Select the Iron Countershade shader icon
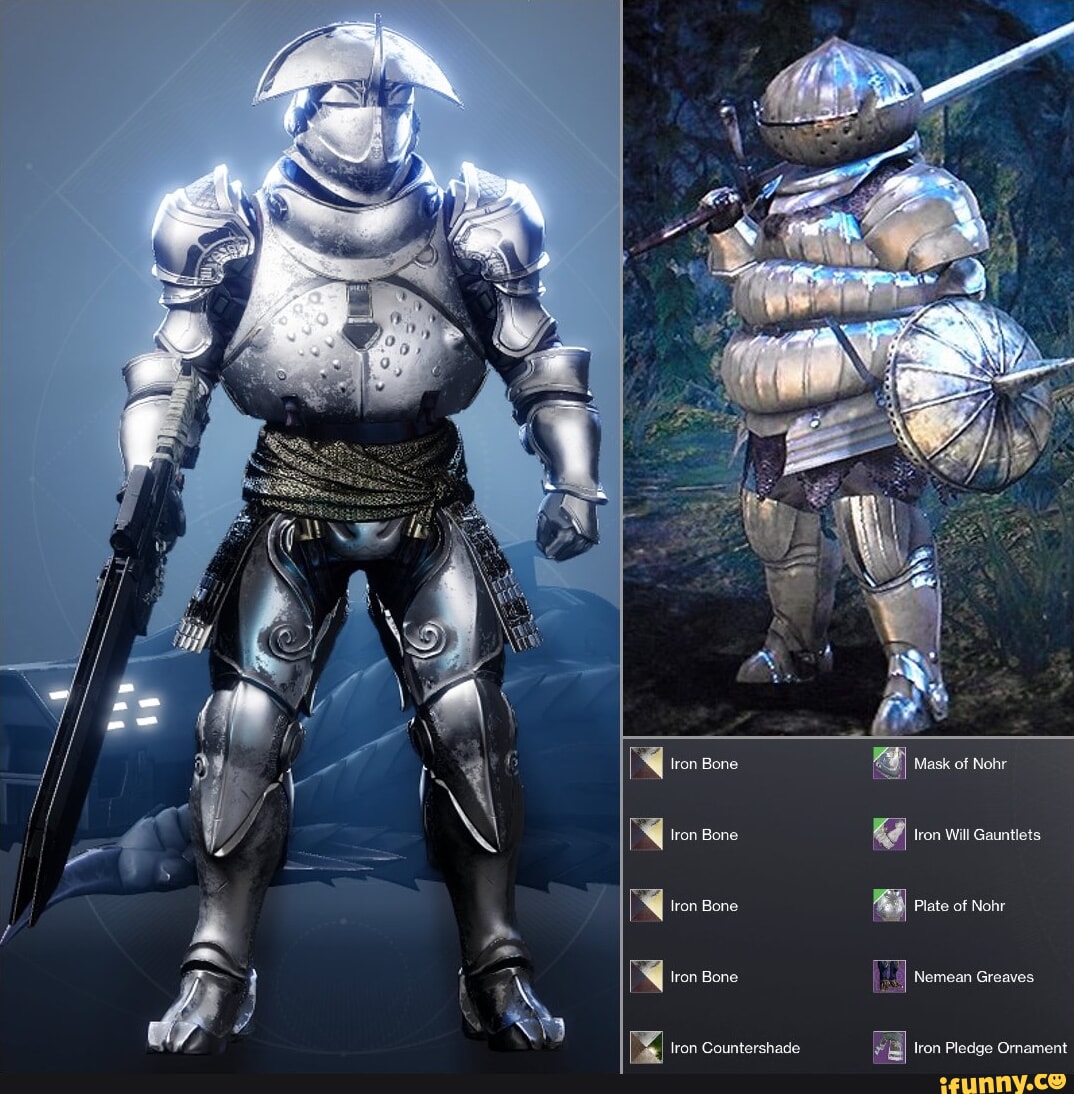This screenshot has width=1074, height=1094. click(x=646, y=1047)
